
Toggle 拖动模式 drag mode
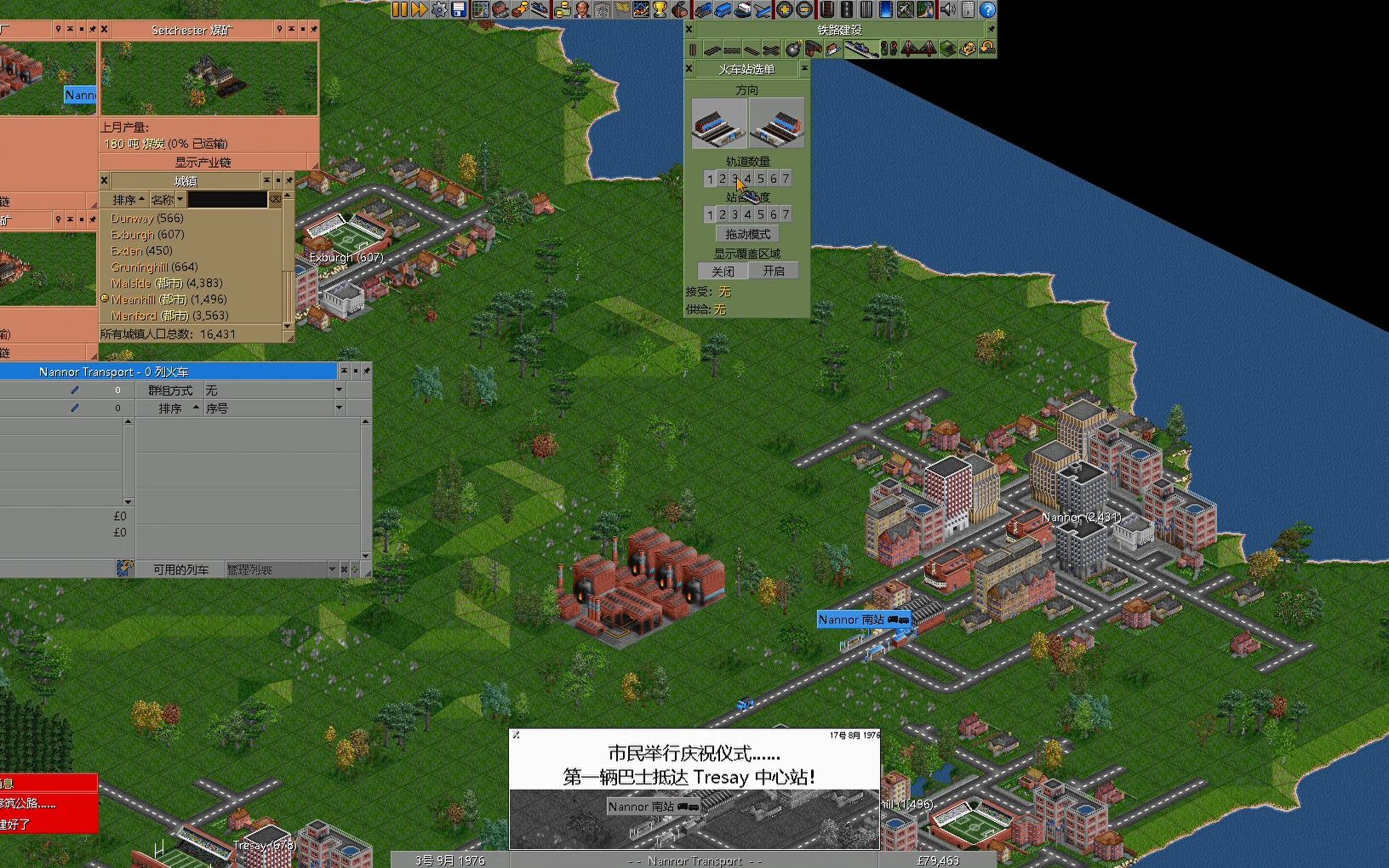pos(746,232)
